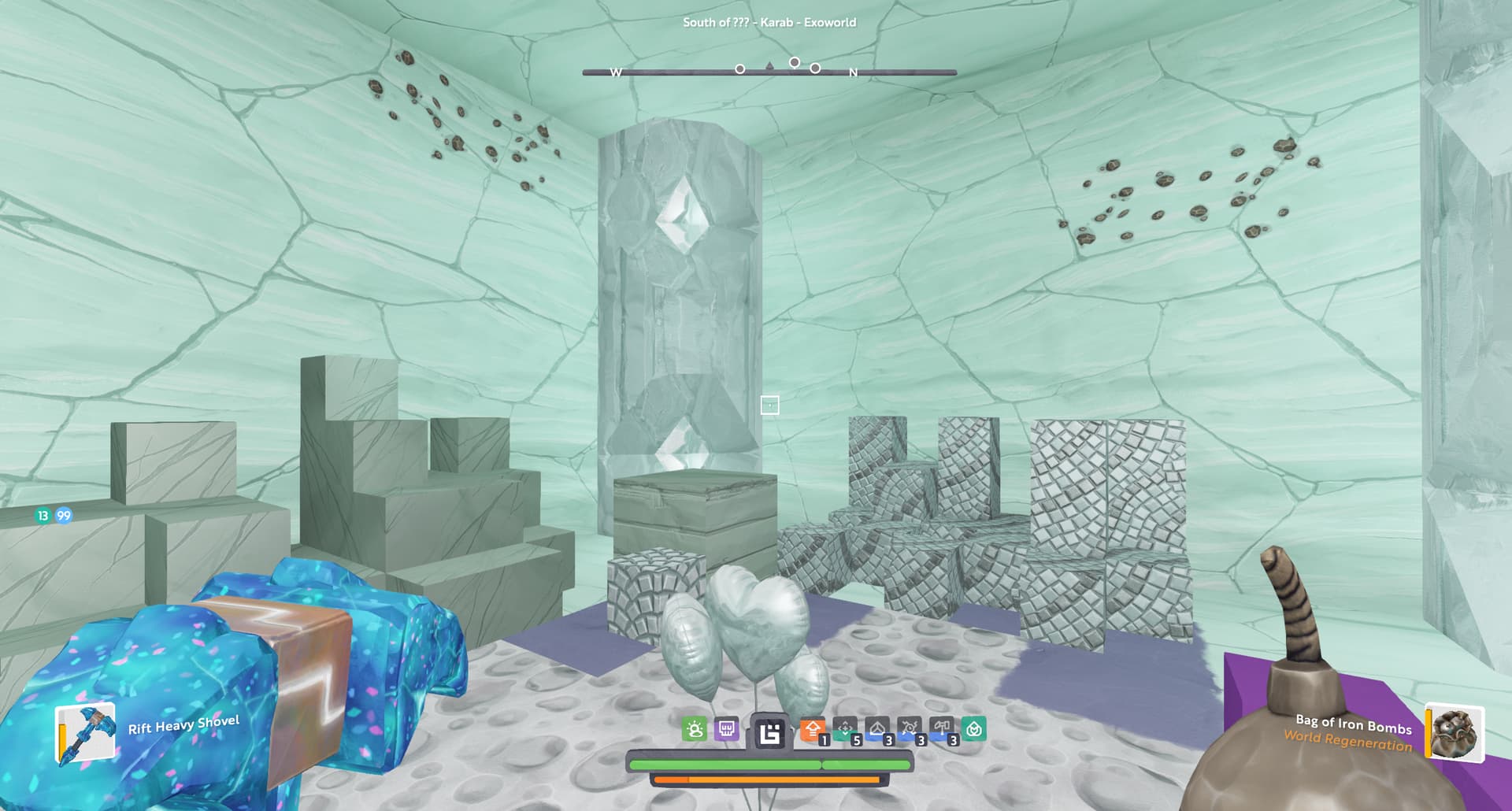Click the green sun-and-person status icon
1512x811 pixels.
pos(695,729)
